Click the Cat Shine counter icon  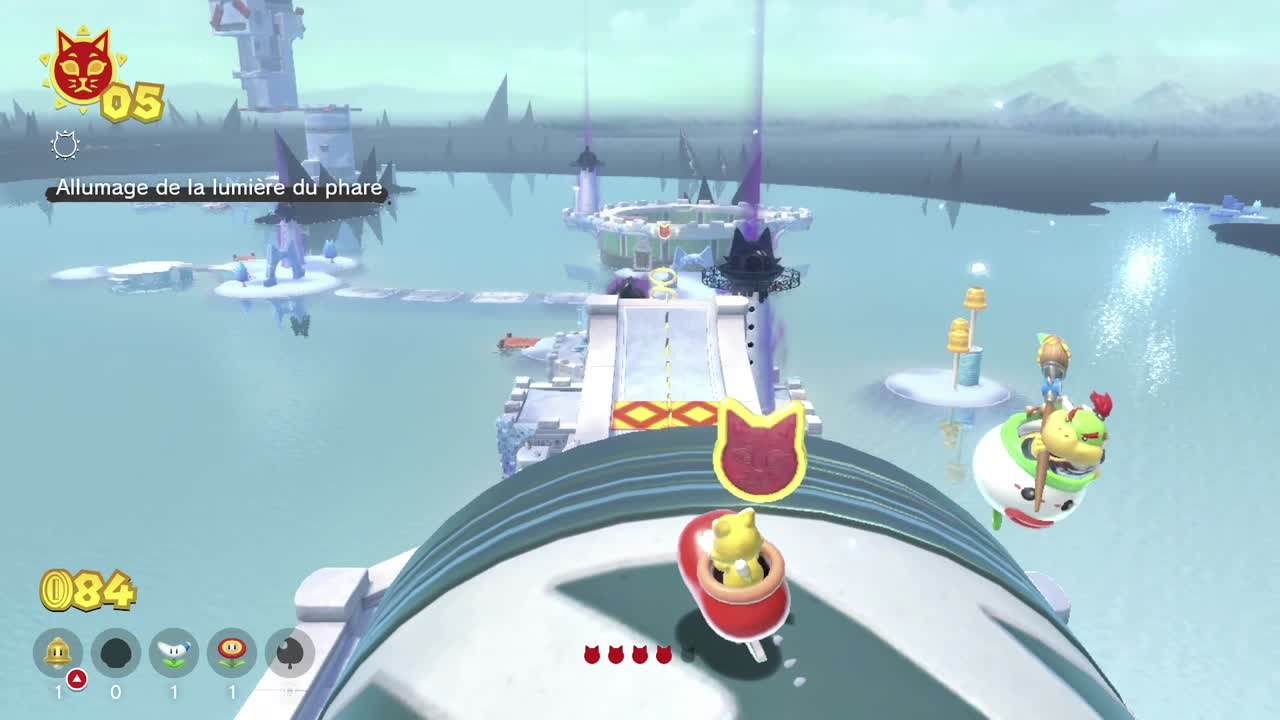[x=82, y=69]
